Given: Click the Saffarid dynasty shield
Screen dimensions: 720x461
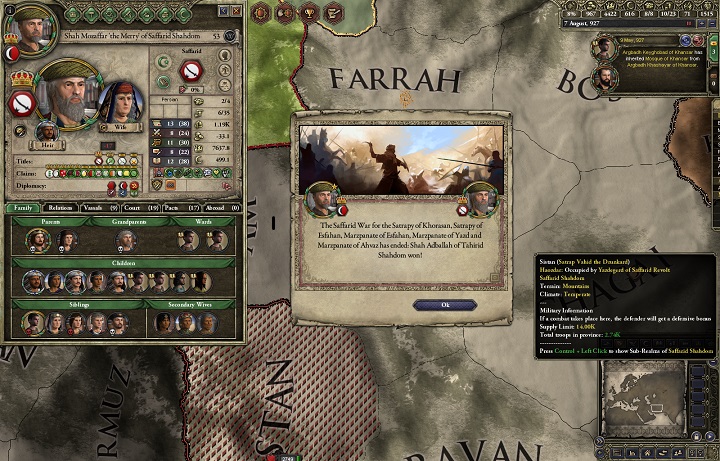Looking at the screenshot, I should (x=190, y=71).
